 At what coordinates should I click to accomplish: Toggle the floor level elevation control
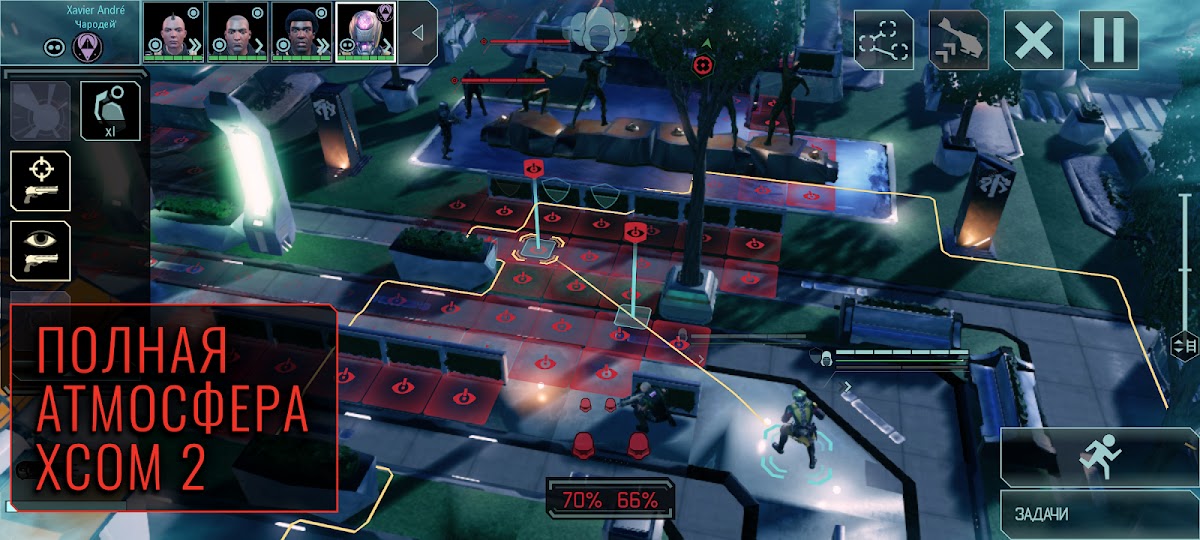tap(1182, 345)
